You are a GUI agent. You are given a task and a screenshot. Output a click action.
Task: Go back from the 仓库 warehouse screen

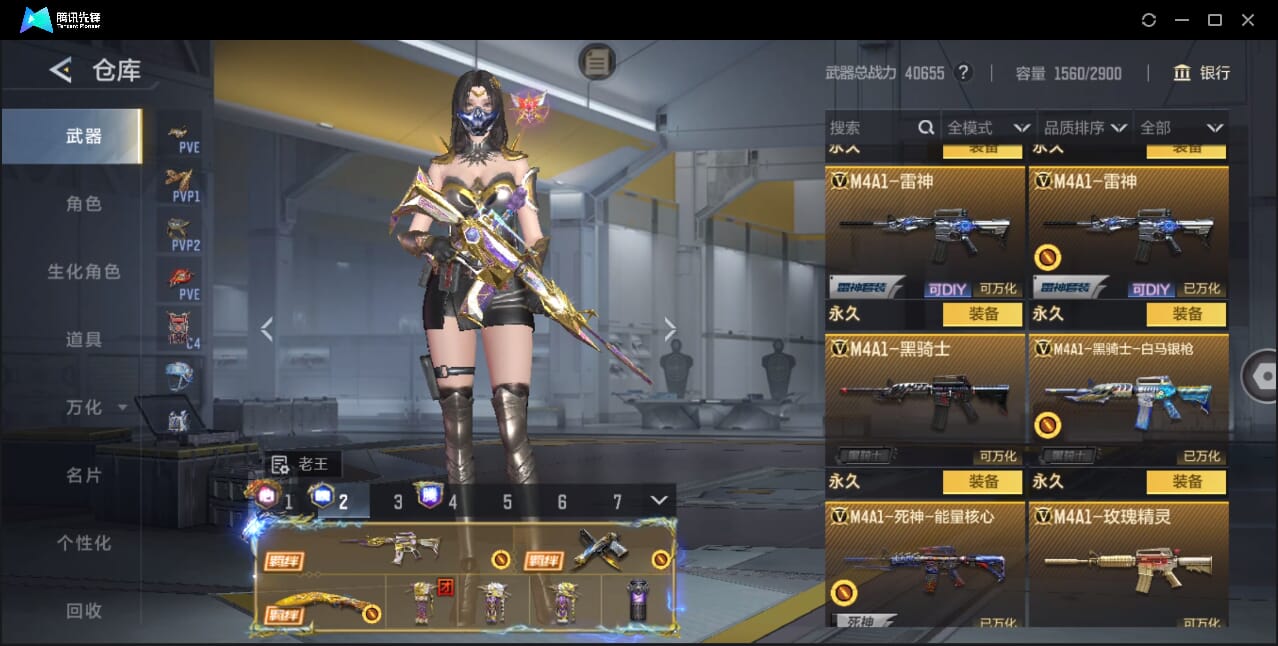(61, 70)
